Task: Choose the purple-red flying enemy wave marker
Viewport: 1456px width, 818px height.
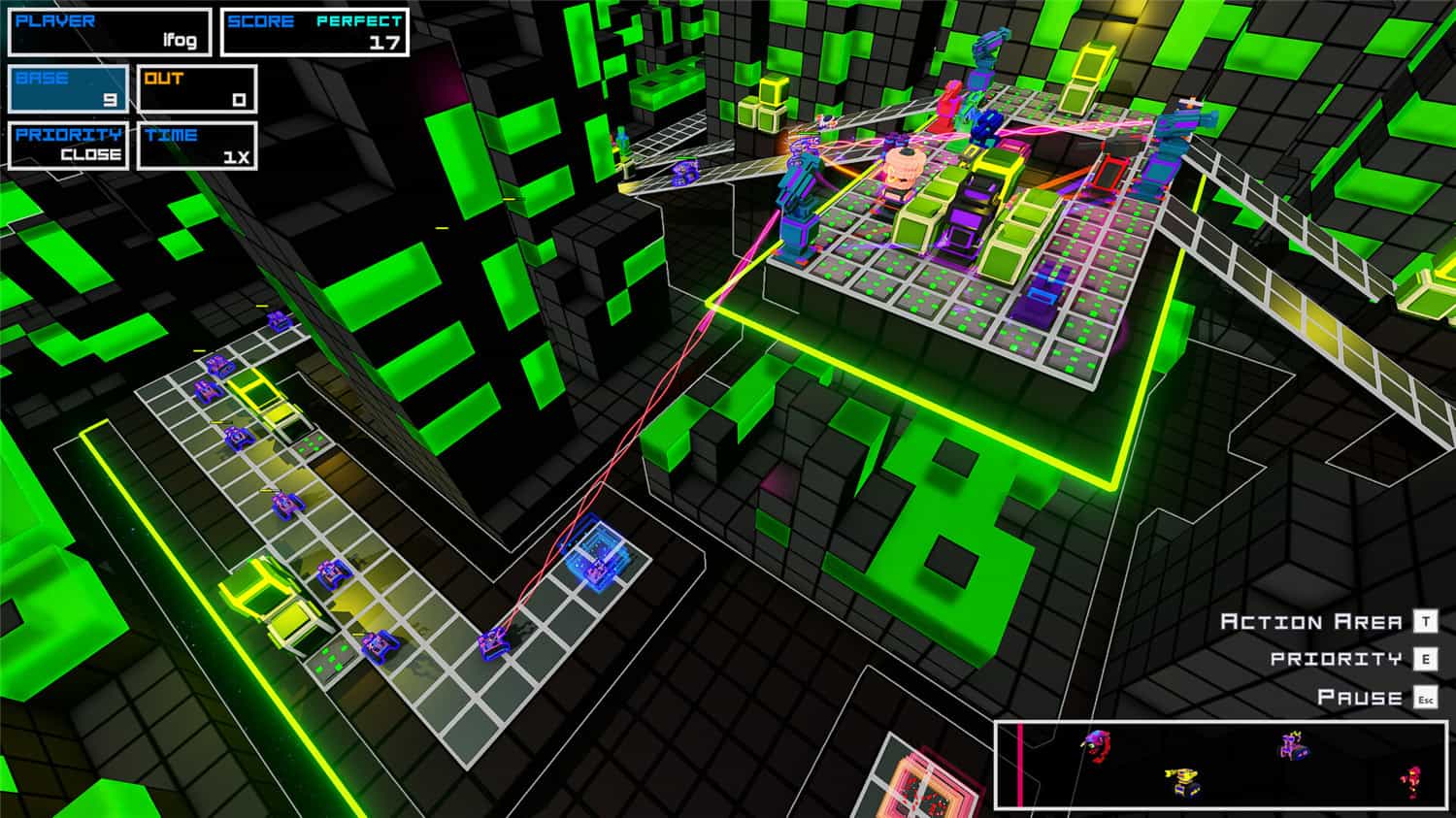Action: 1097,746
